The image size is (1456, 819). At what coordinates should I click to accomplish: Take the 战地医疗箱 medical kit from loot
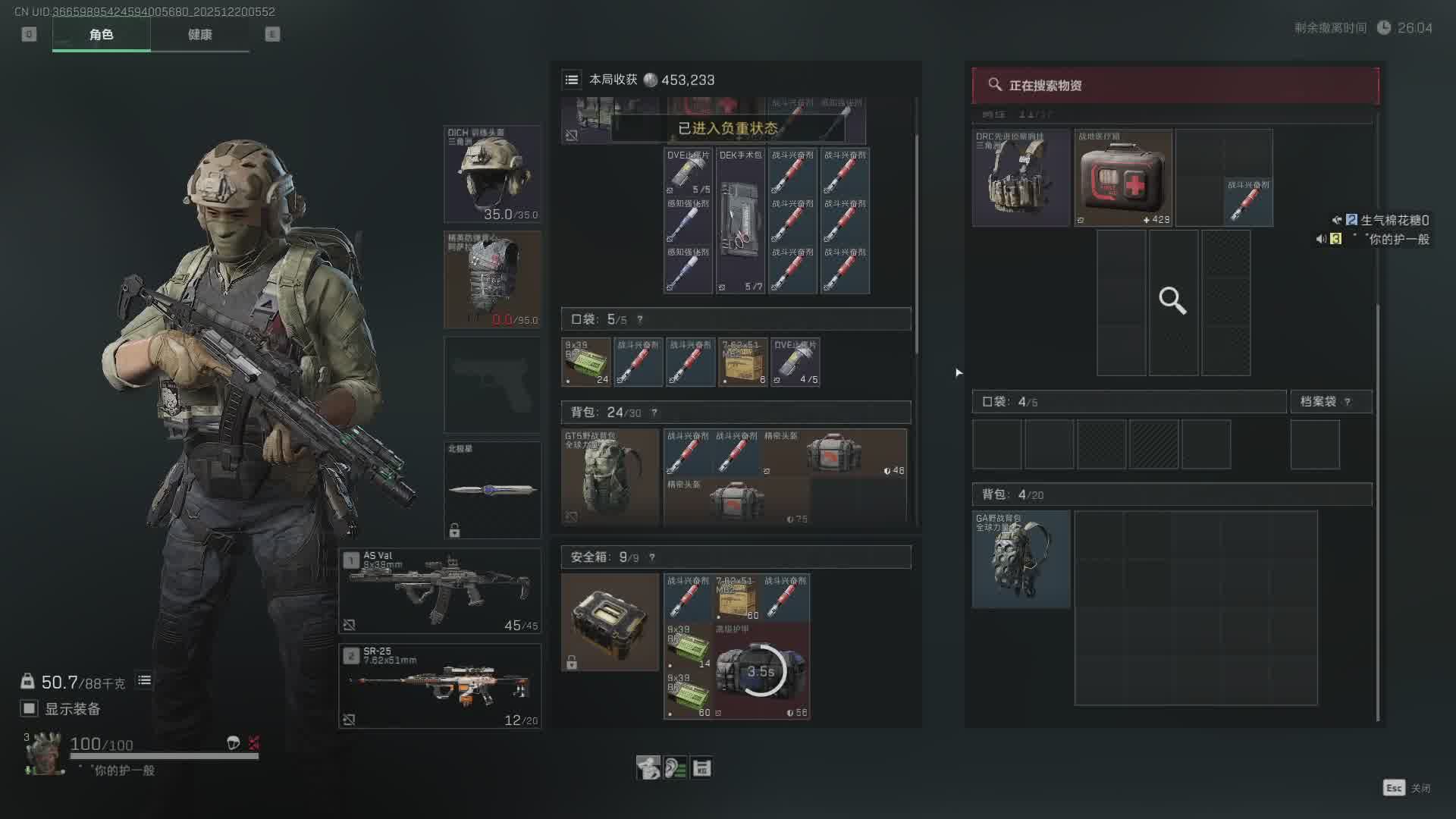1123,178
